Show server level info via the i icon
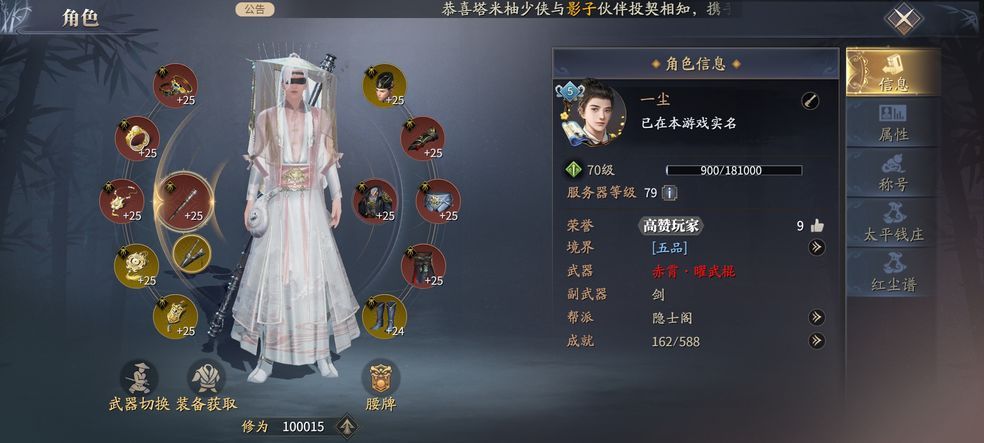 tap(670, 192)
